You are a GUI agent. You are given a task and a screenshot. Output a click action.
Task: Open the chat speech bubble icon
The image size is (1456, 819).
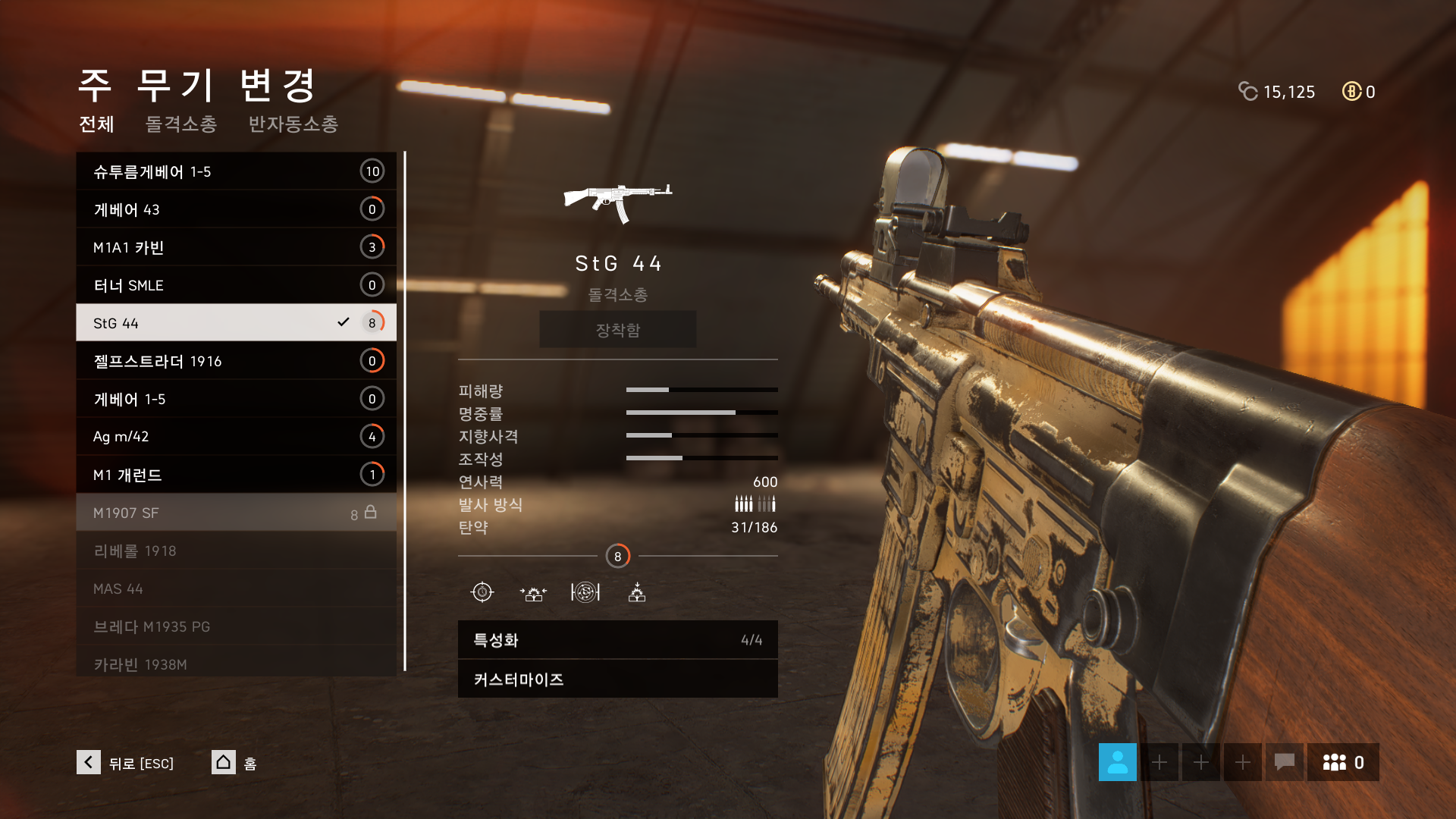[x=1284, y=762]
